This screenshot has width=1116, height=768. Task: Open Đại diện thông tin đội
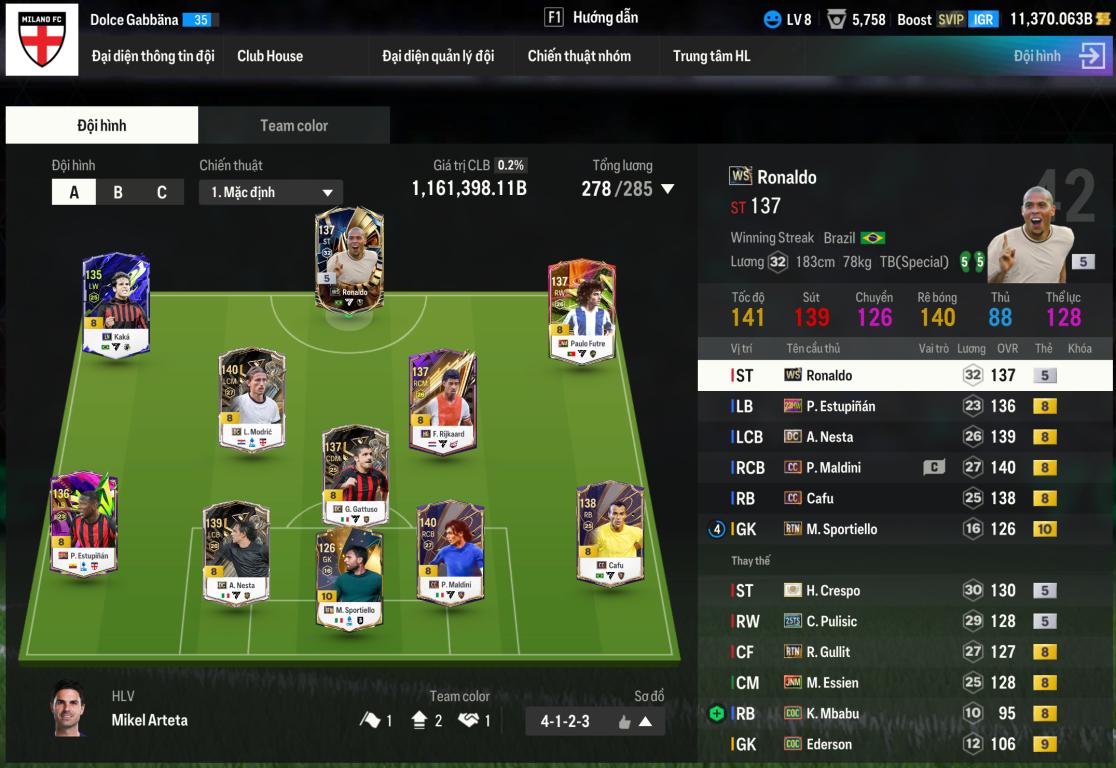153,56
